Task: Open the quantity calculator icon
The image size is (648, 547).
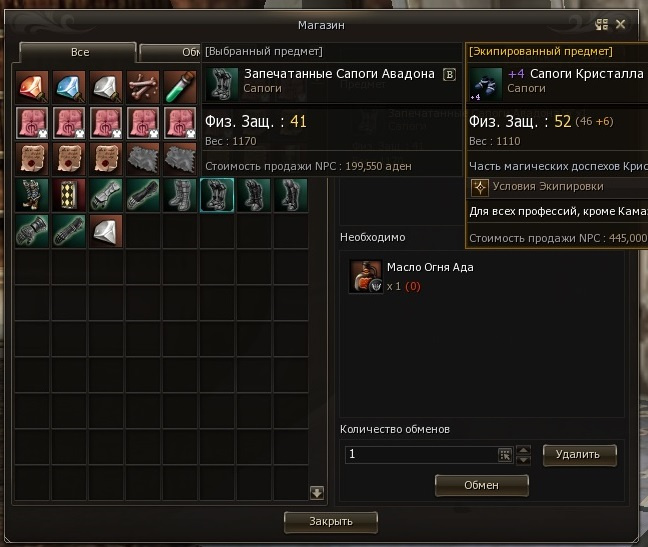Action: pos(505,455)
